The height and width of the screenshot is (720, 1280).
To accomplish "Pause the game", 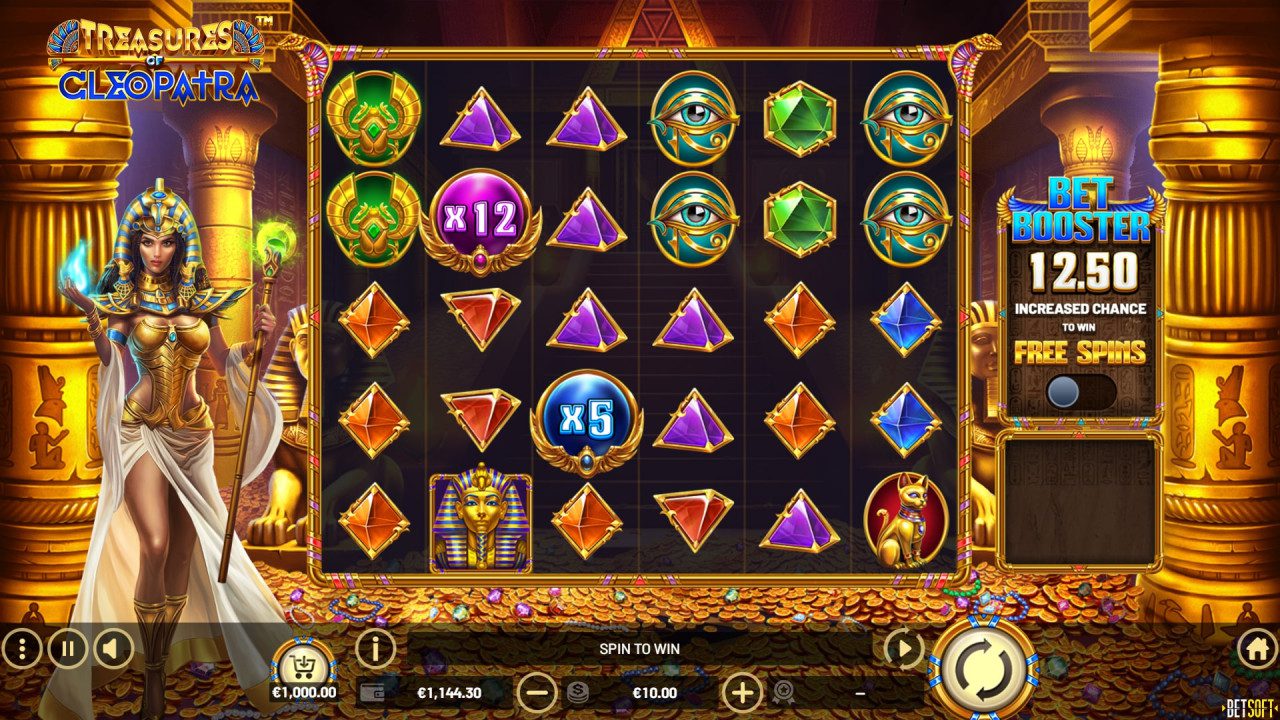I will (66, 649).
